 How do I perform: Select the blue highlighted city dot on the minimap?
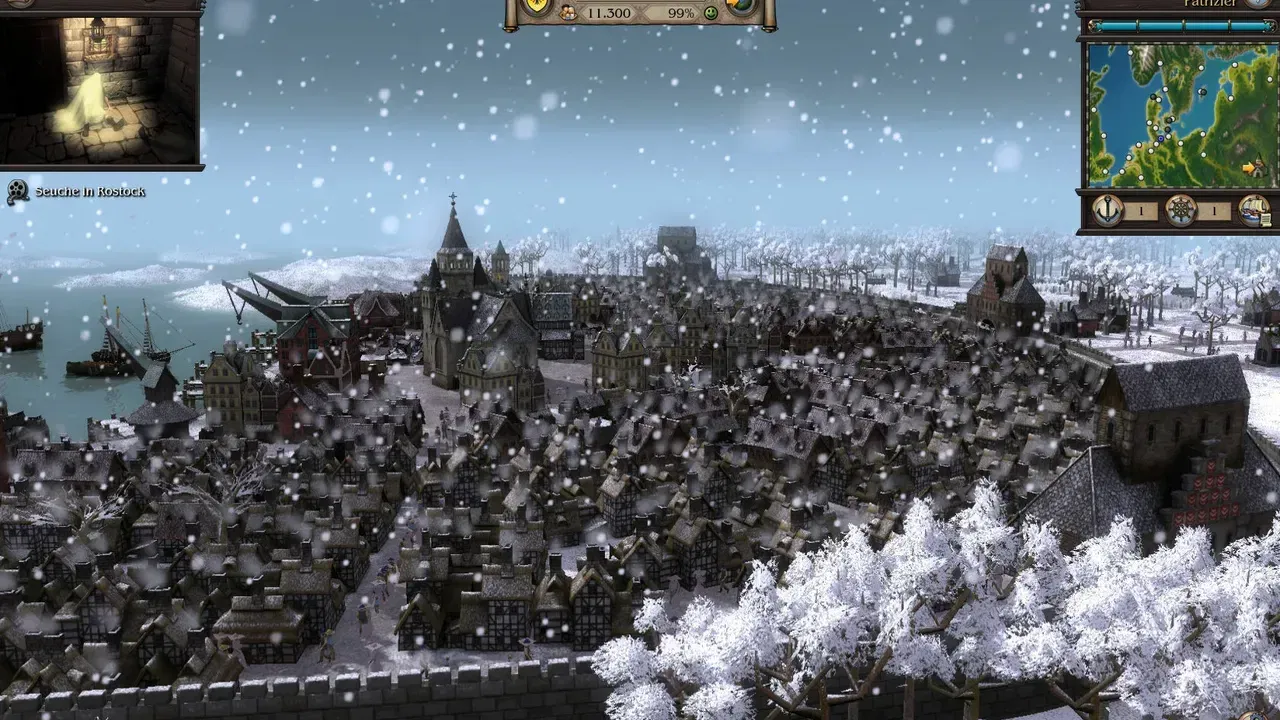coord(1161,138)
